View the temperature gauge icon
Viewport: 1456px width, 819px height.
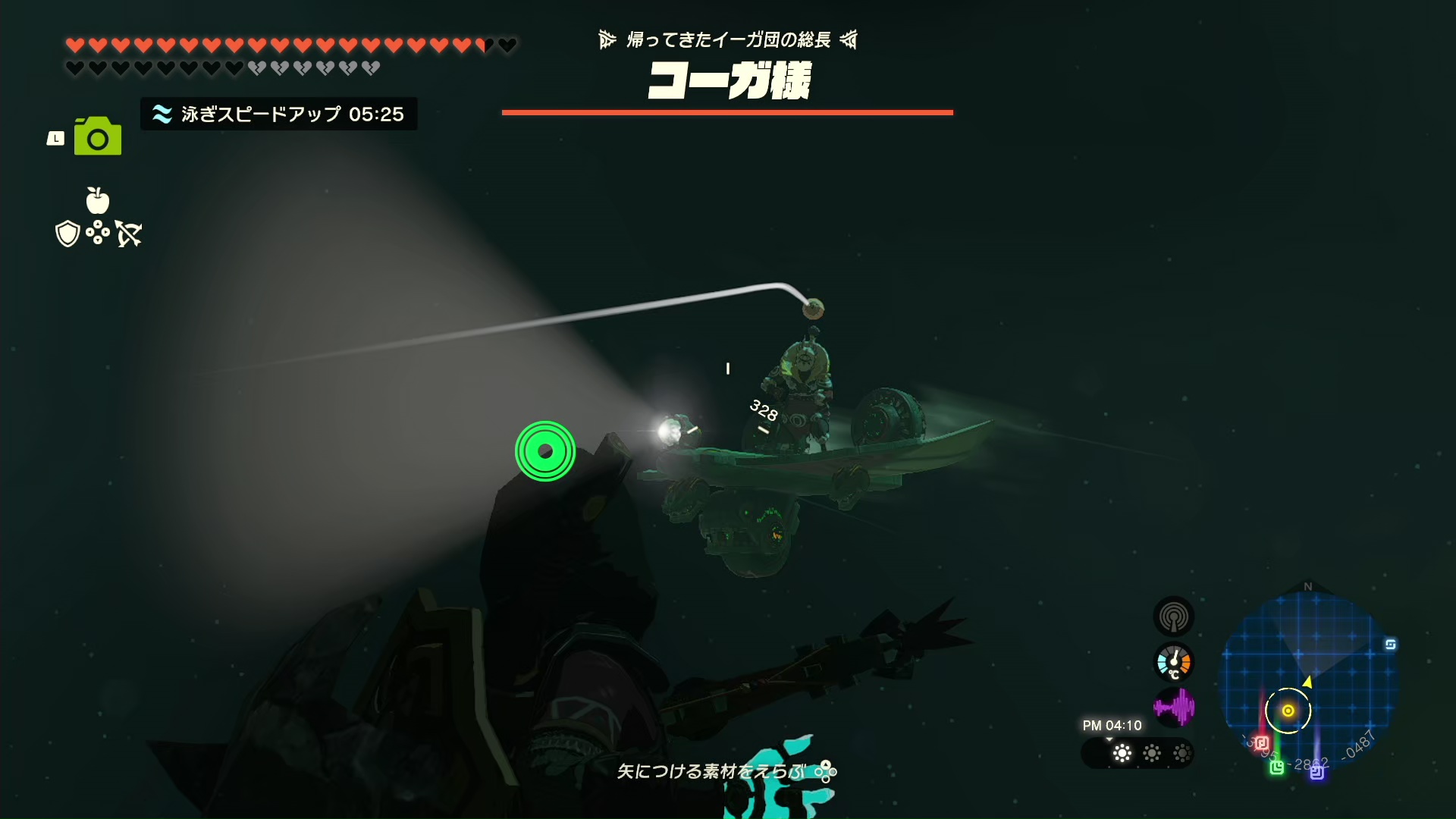pos(1173,663)
